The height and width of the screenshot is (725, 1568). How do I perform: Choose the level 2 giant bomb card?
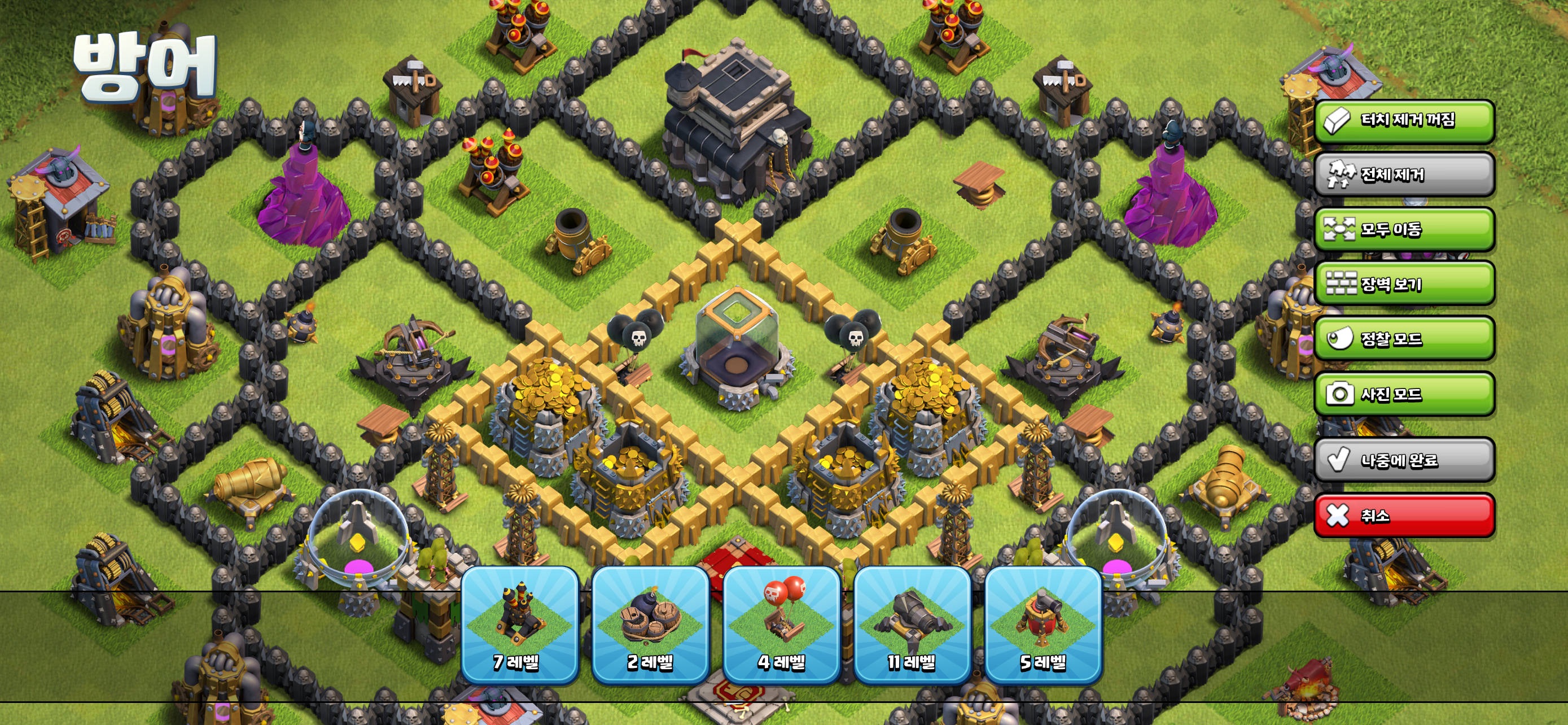tap(651, 633)
